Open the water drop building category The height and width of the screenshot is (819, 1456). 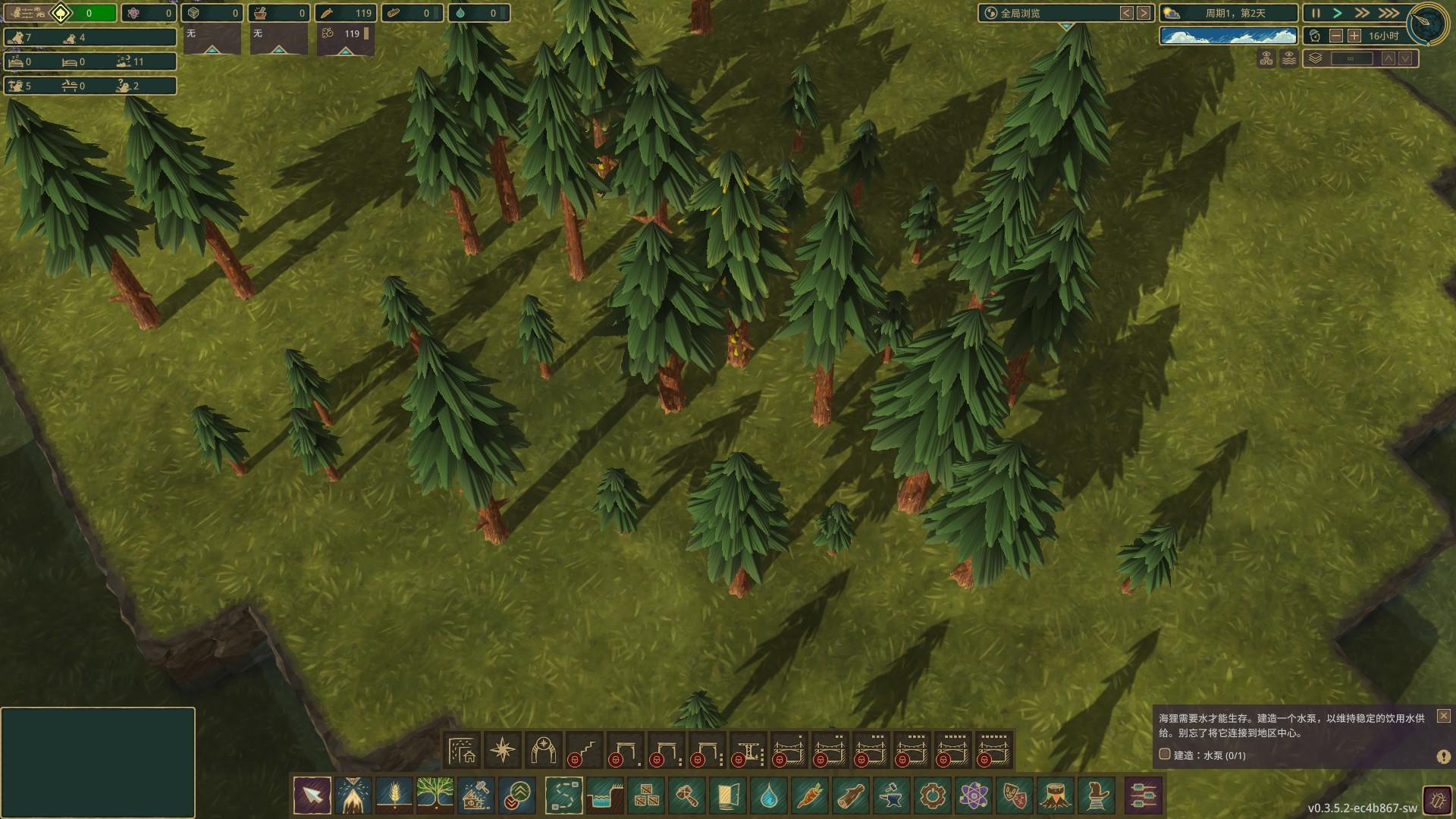769,796
